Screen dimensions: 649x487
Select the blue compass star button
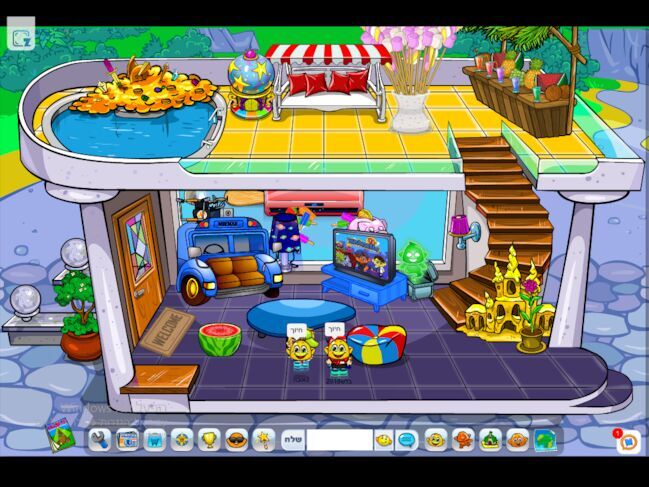[181, 439]
